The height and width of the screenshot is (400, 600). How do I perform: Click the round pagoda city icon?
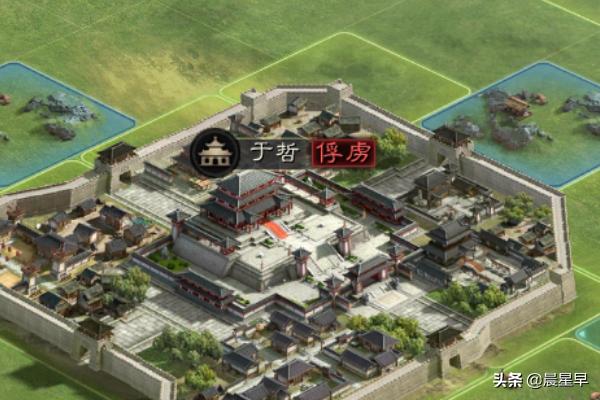[x=212, y=152]
